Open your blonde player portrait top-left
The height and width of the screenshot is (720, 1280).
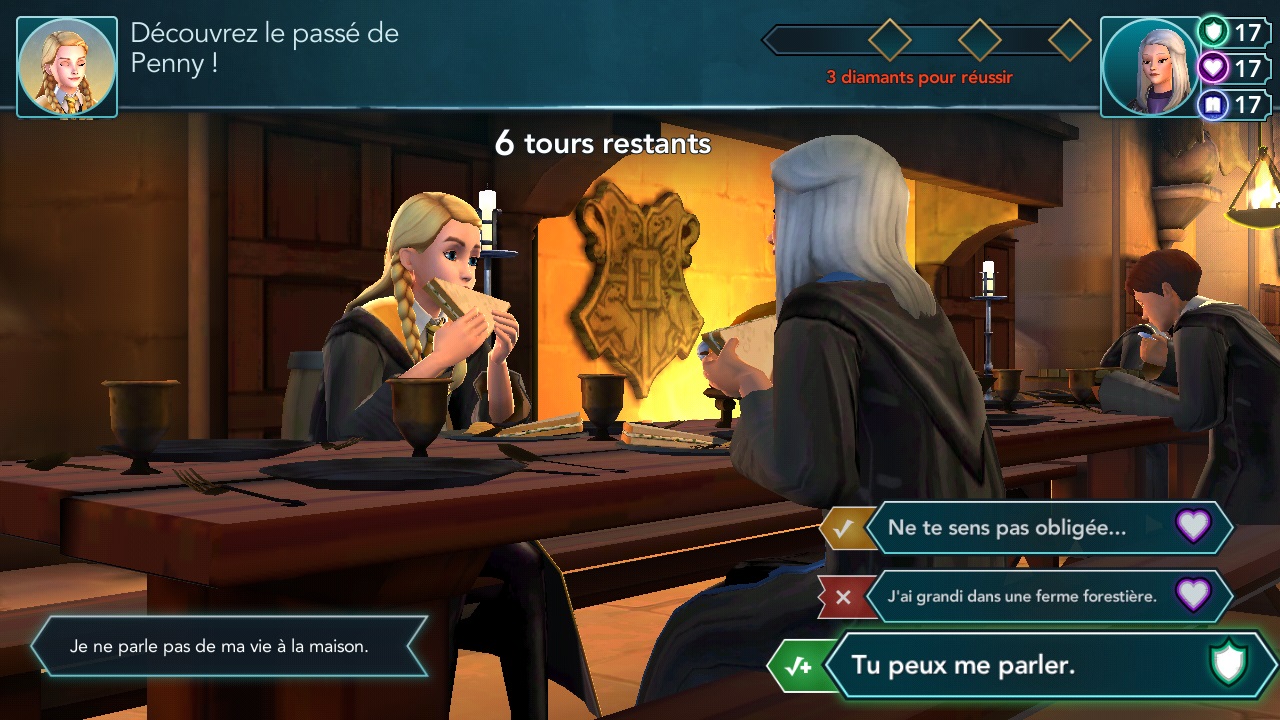coord(66,64)
